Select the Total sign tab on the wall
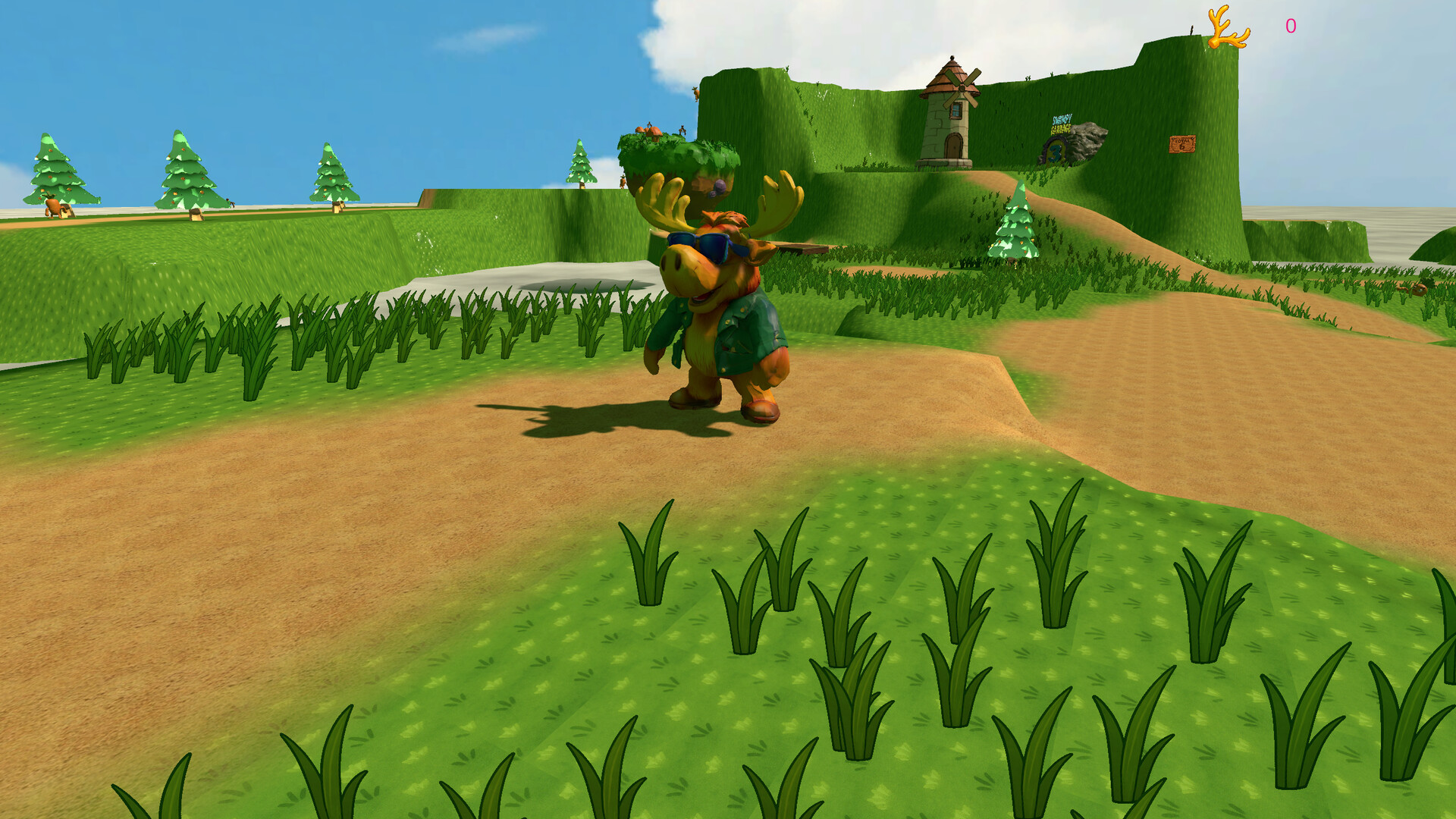The width and height of the screenshot is (1456, 819). pyautogui.click(x=1183, y=144)
